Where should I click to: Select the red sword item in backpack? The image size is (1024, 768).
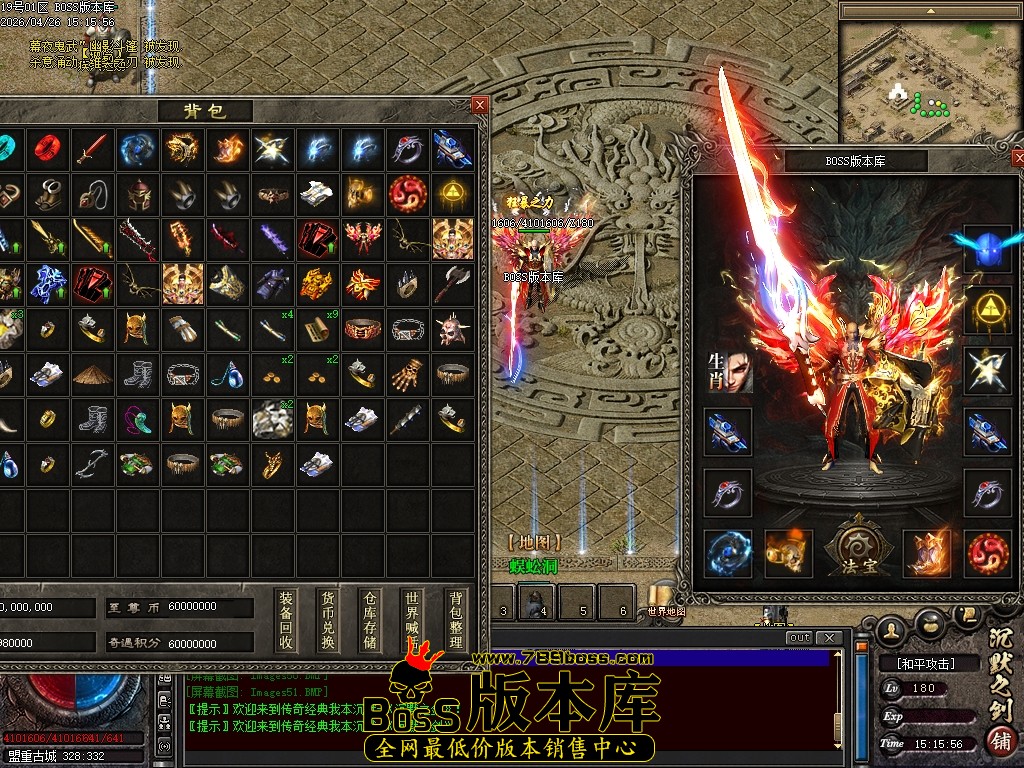point(92,149)
